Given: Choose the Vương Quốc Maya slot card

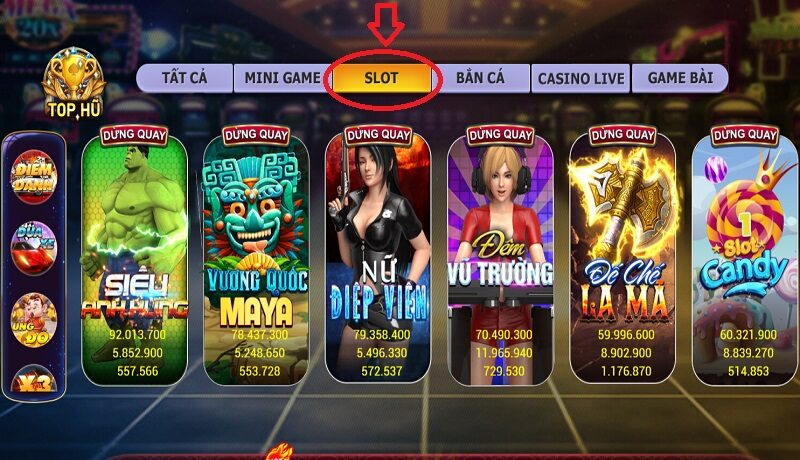Looking at the screenshot, I should point(256,255).
